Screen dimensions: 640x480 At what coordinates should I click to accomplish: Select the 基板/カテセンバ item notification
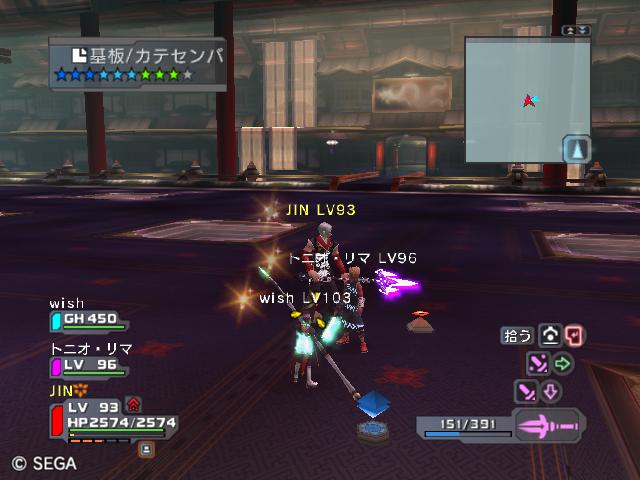tap(138, 62)
